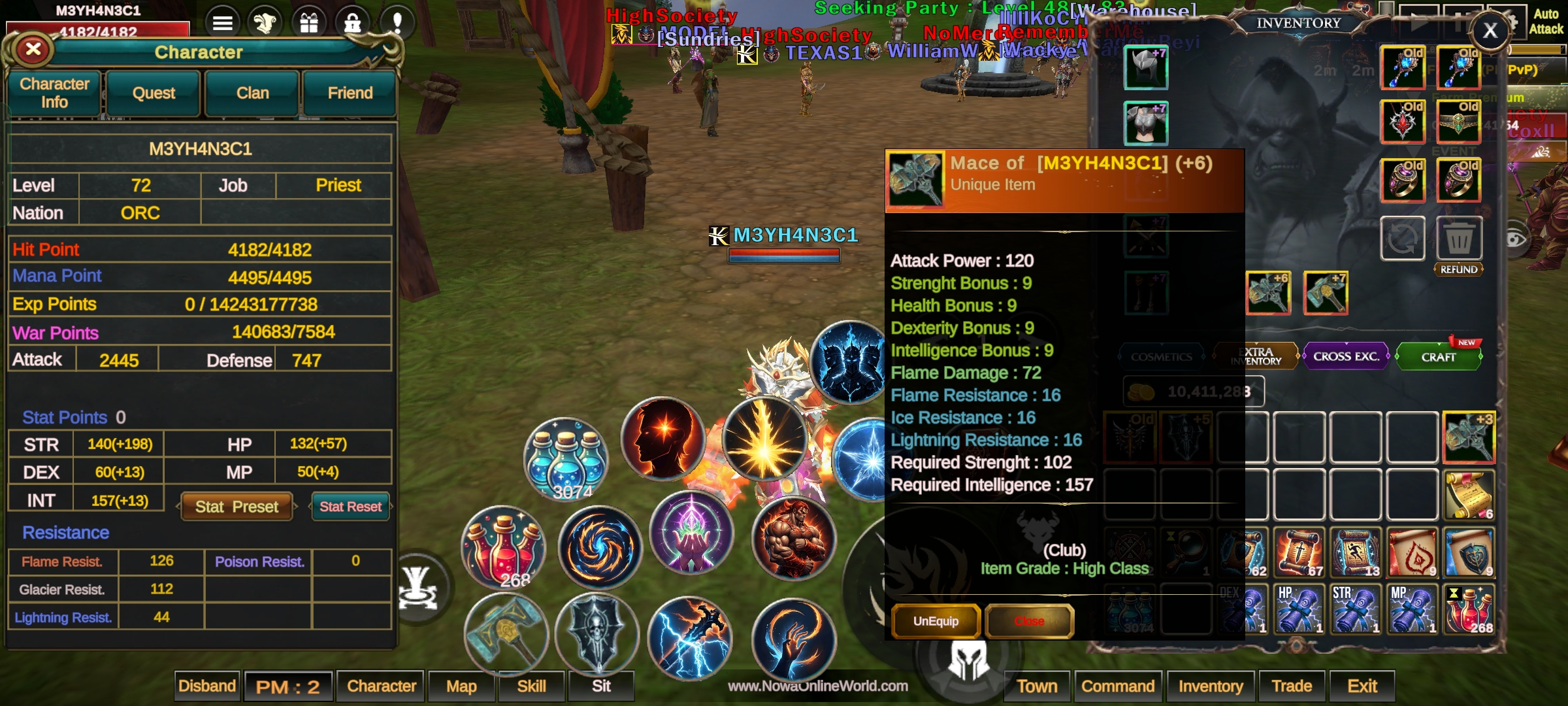This screenshot has height=706, width=1568.
Task: Switch to the Quest tab
Action: point(154,93)
